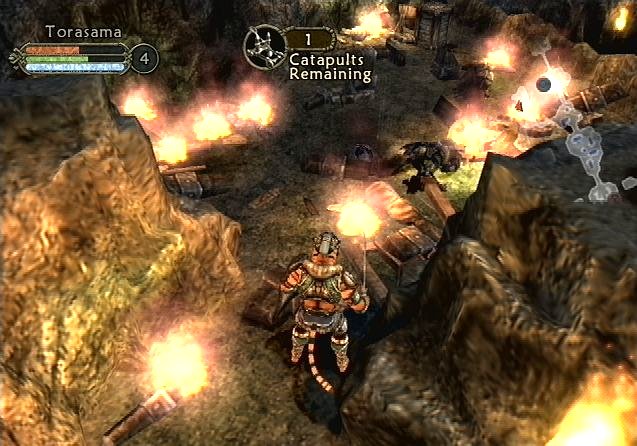The image size is (637, 446).
Task: Click the catapult objective icon
Action: (x=265, y=45)
